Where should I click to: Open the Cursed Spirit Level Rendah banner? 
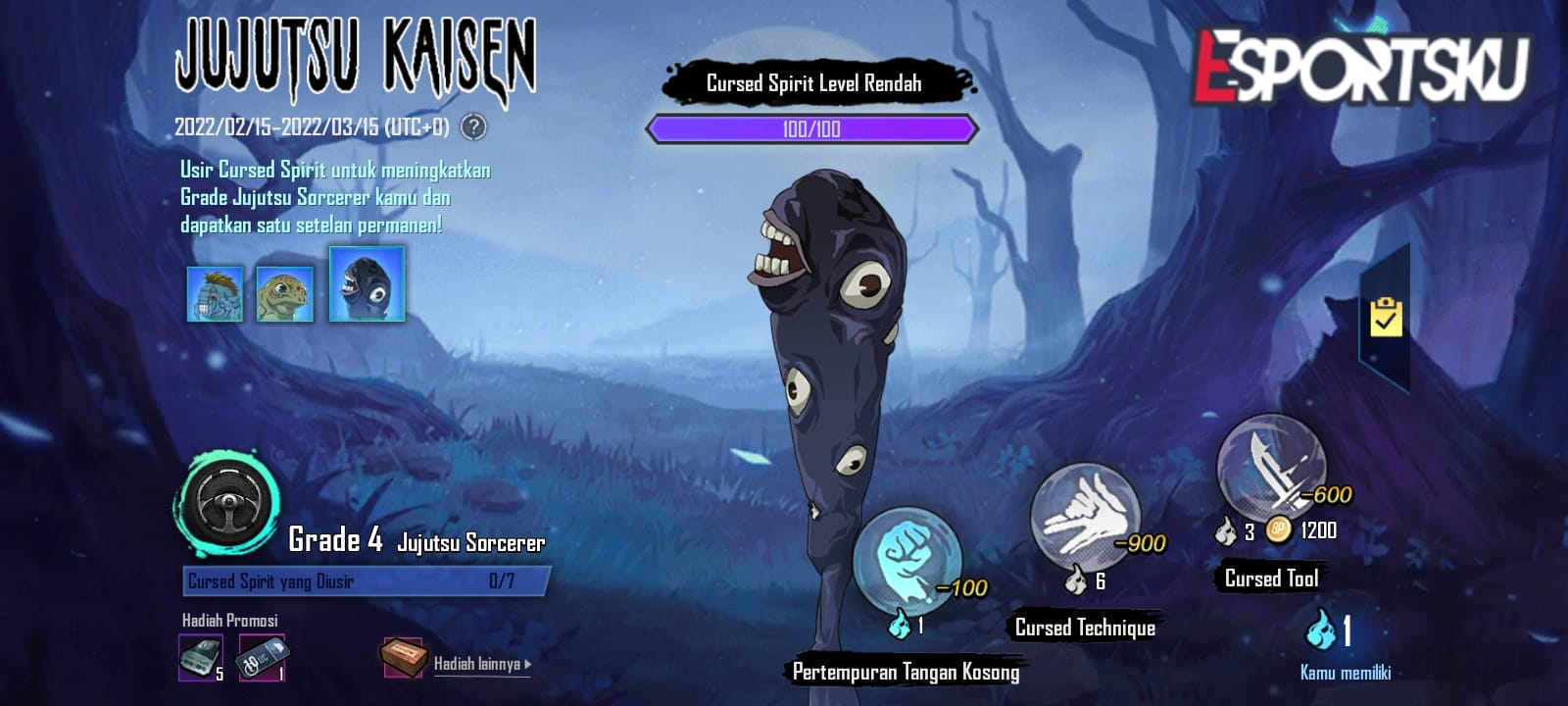point(813,83)
